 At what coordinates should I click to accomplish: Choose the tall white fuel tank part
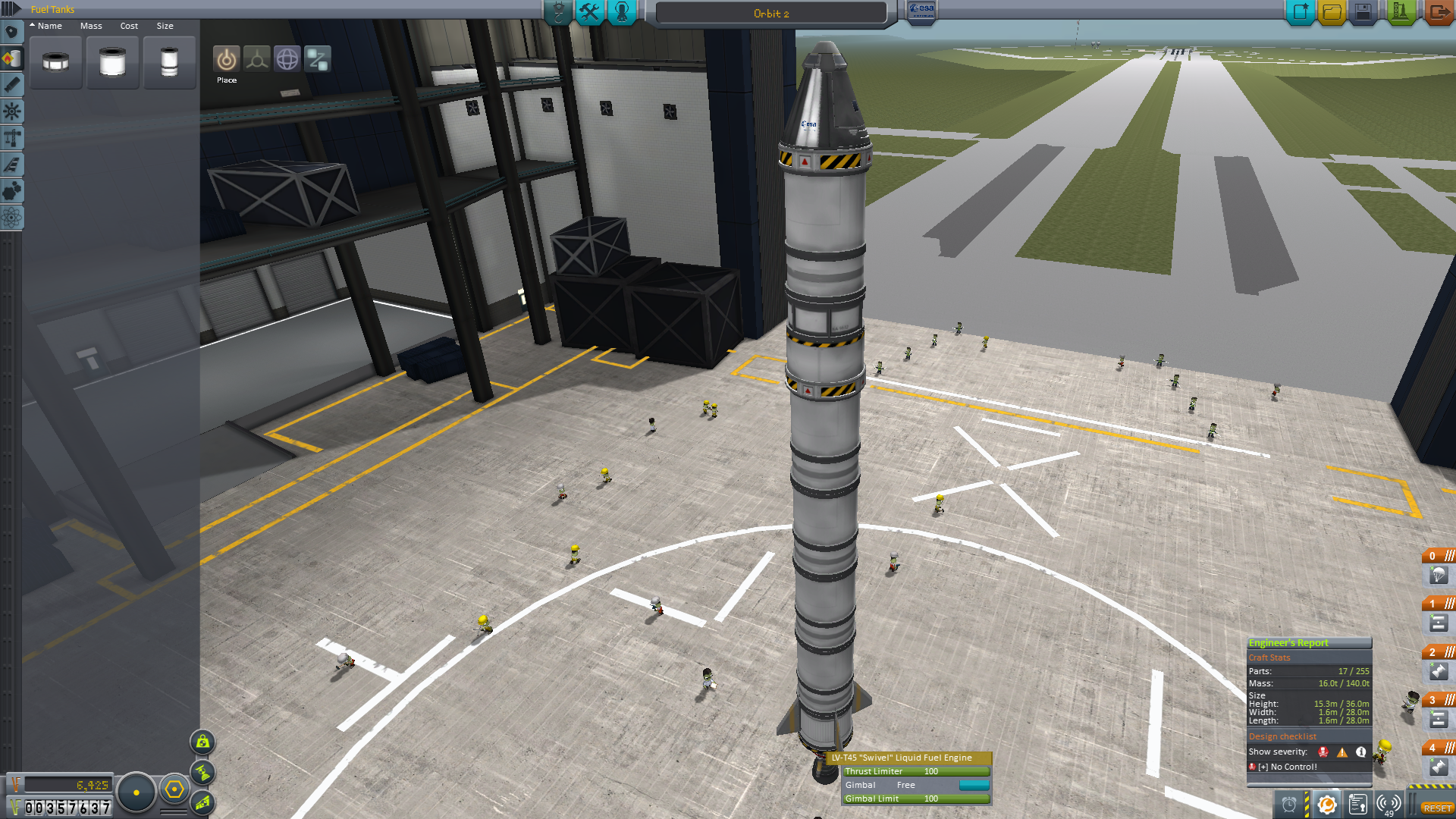click(169, 62)
